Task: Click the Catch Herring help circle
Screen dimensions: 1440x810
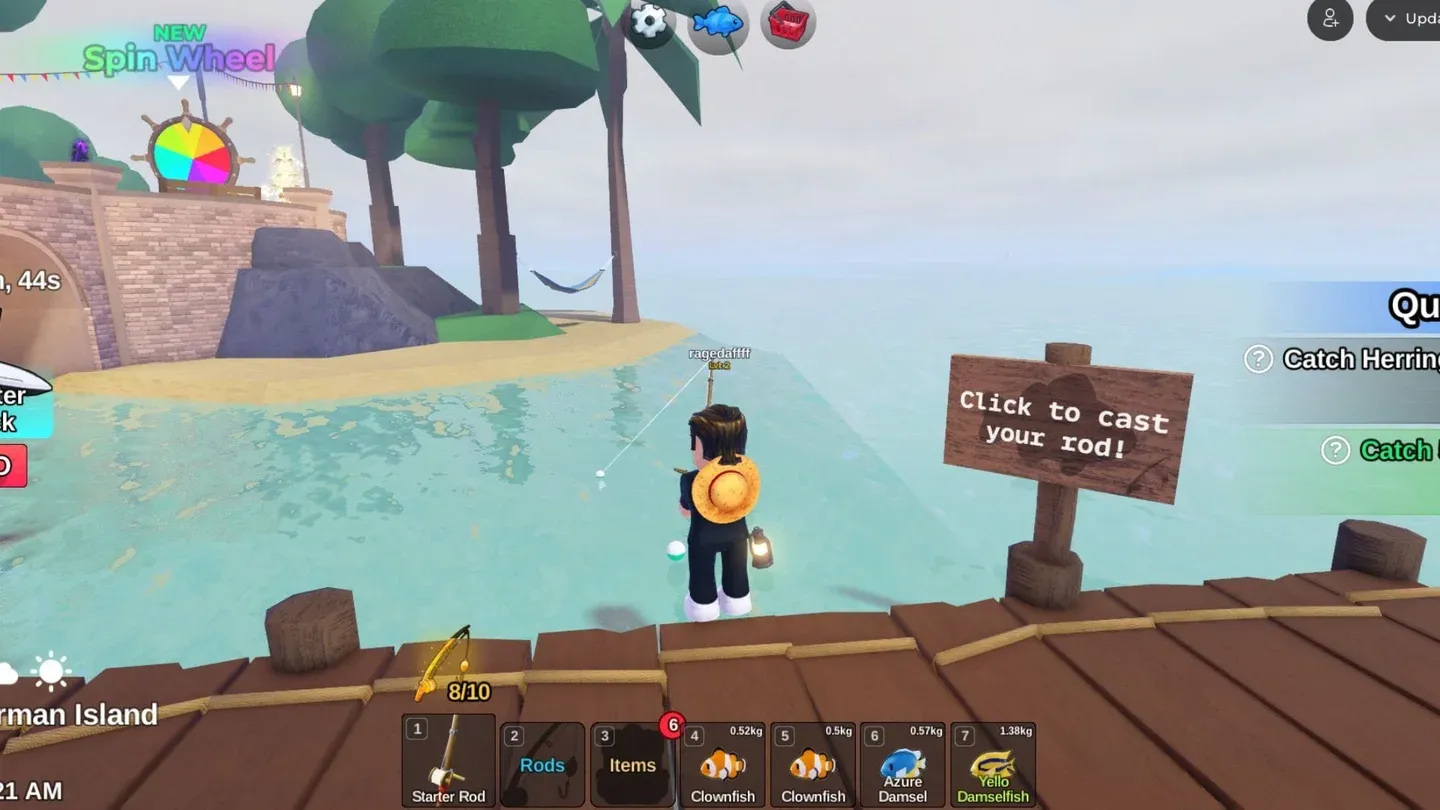Action: pos(1257,359)
